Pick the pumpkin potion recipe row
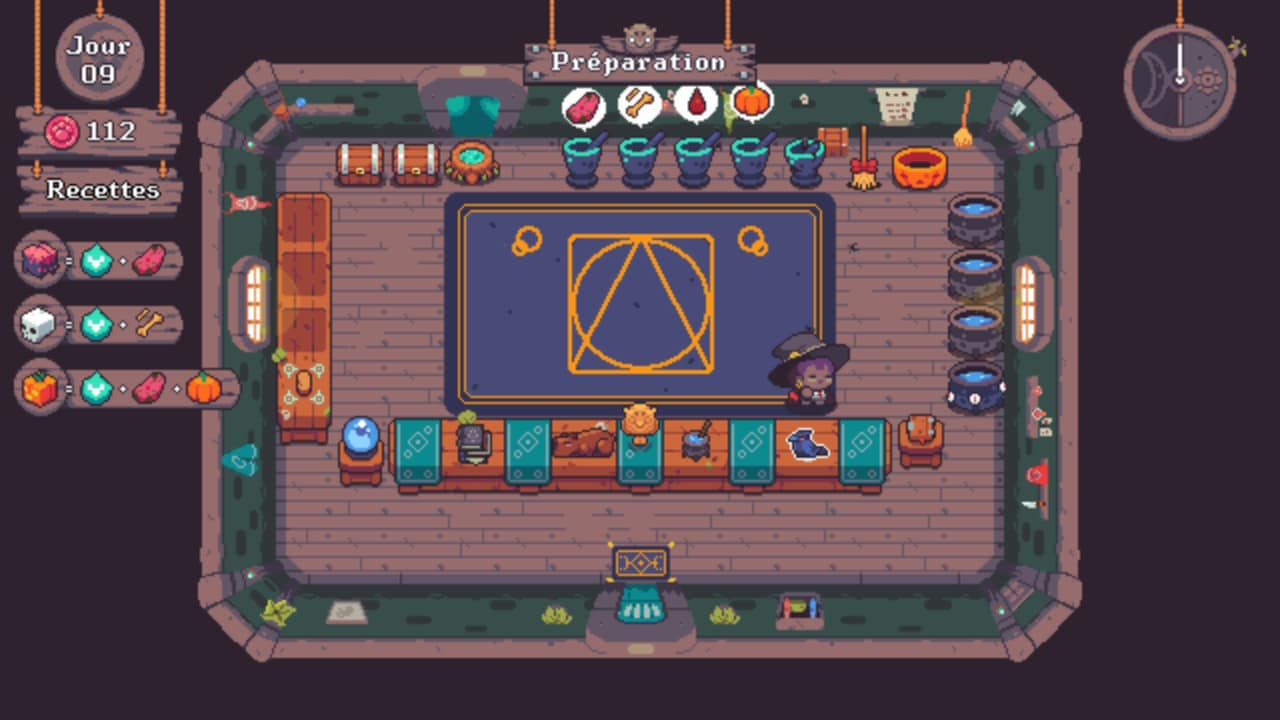The image size is (1280, 720). pyautogui.click(x=128, y=388)
